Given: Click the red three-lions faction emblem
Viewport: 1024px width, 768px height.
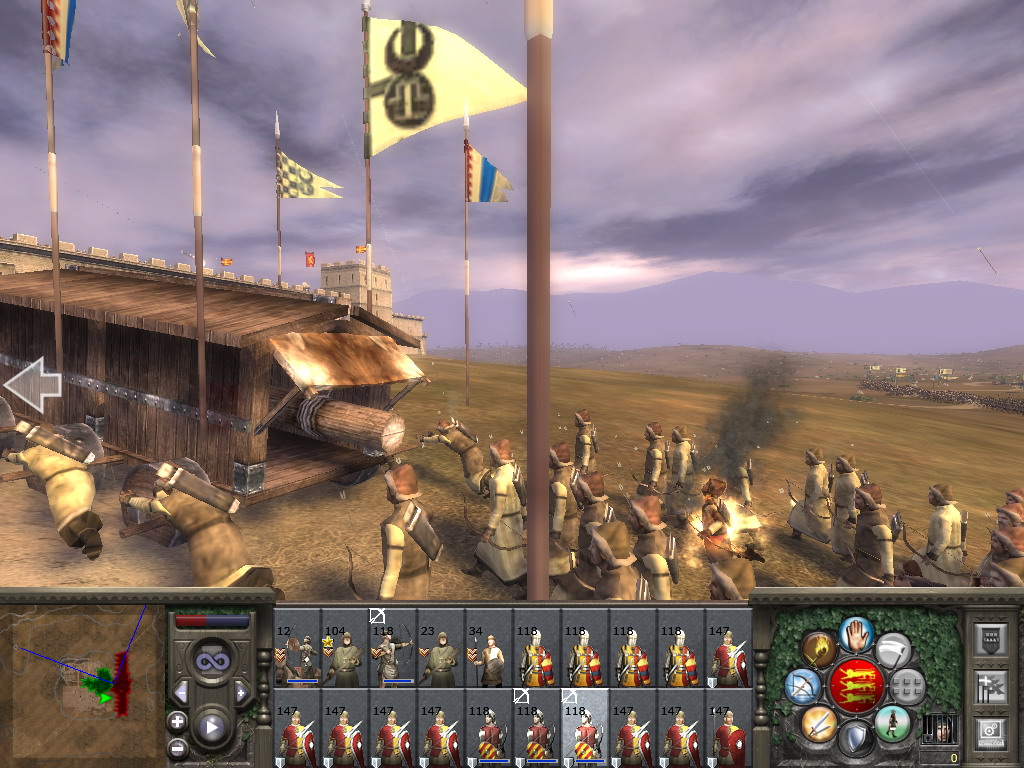Looking at the screenshot, I should (856, 686).
